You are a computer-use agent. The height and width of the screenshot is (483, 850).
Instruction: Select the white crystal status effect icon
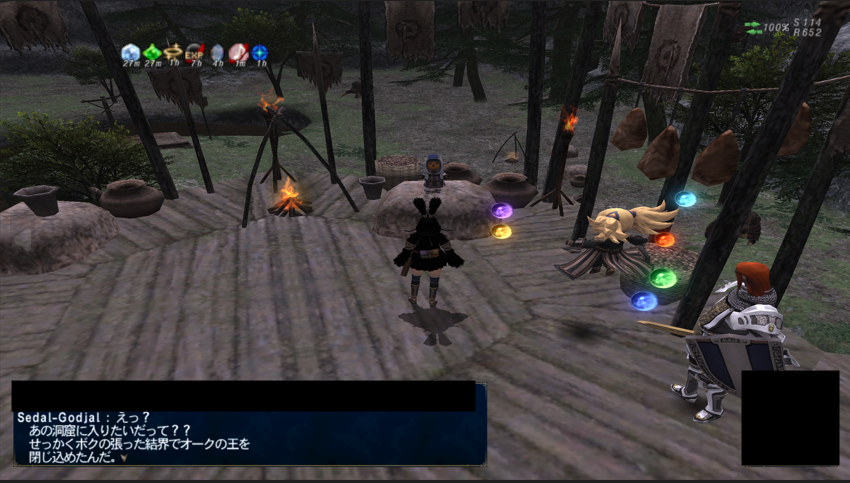[130, 52]
